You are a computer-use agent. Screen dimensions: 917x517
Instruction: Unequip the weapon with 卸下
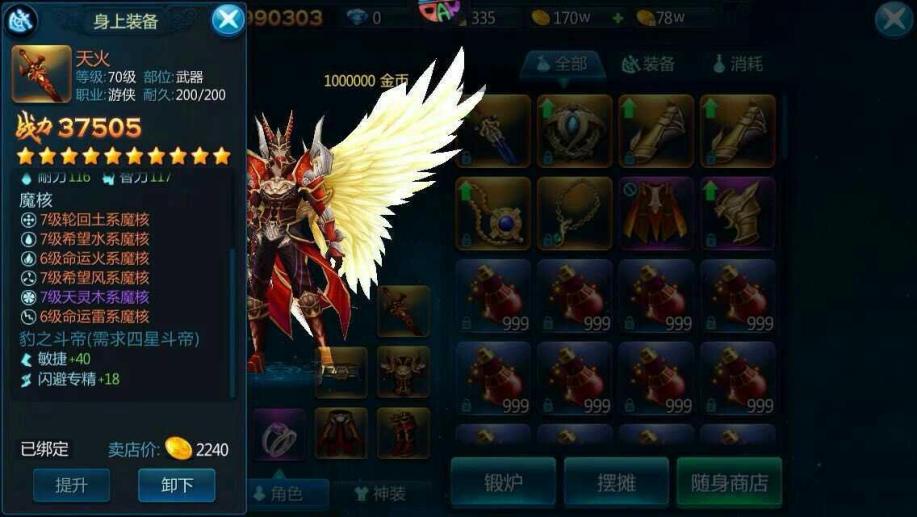176,486
